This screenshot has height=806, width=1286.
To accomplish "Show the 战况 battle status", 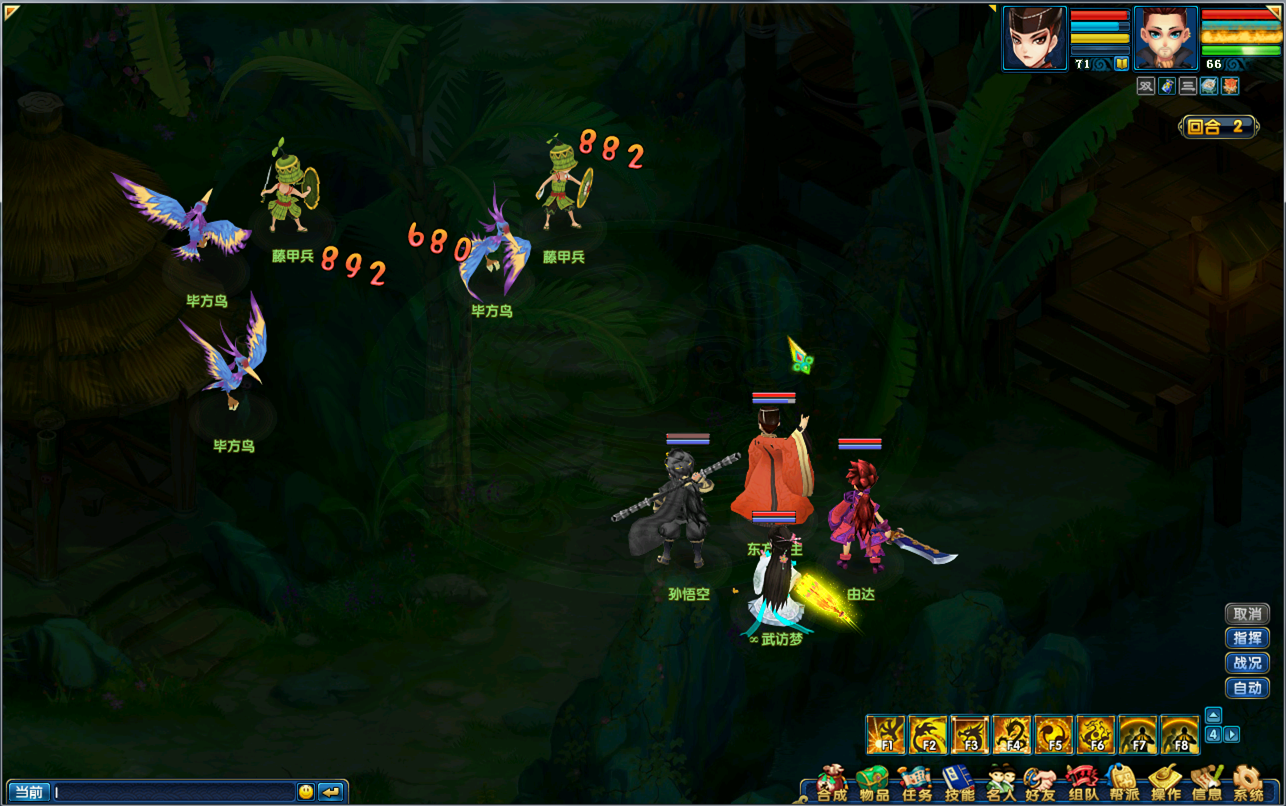I will click(1247, 663).
